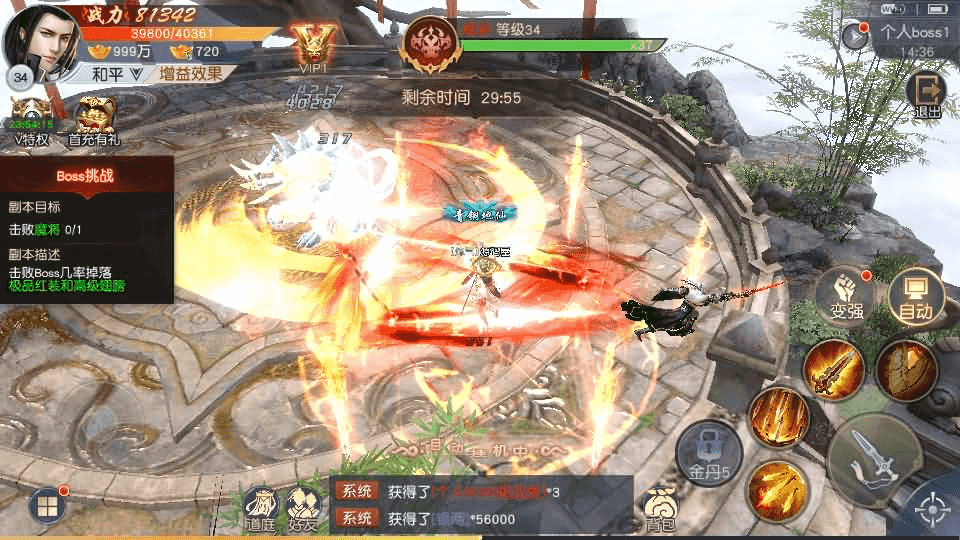Activate the flaming multi-blade skill
Image resolution: width=960 pixels, height=540 pixels.
(x=777, y=490)
